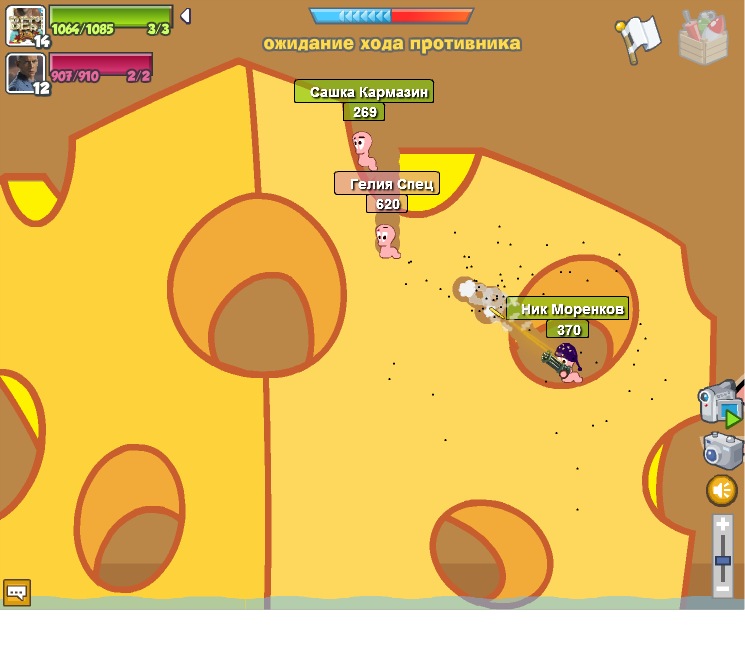The height and width of the screenshot is (650, 745).
Task: Start video recording with the camcorder icon
Action: (x=720, y=403)
